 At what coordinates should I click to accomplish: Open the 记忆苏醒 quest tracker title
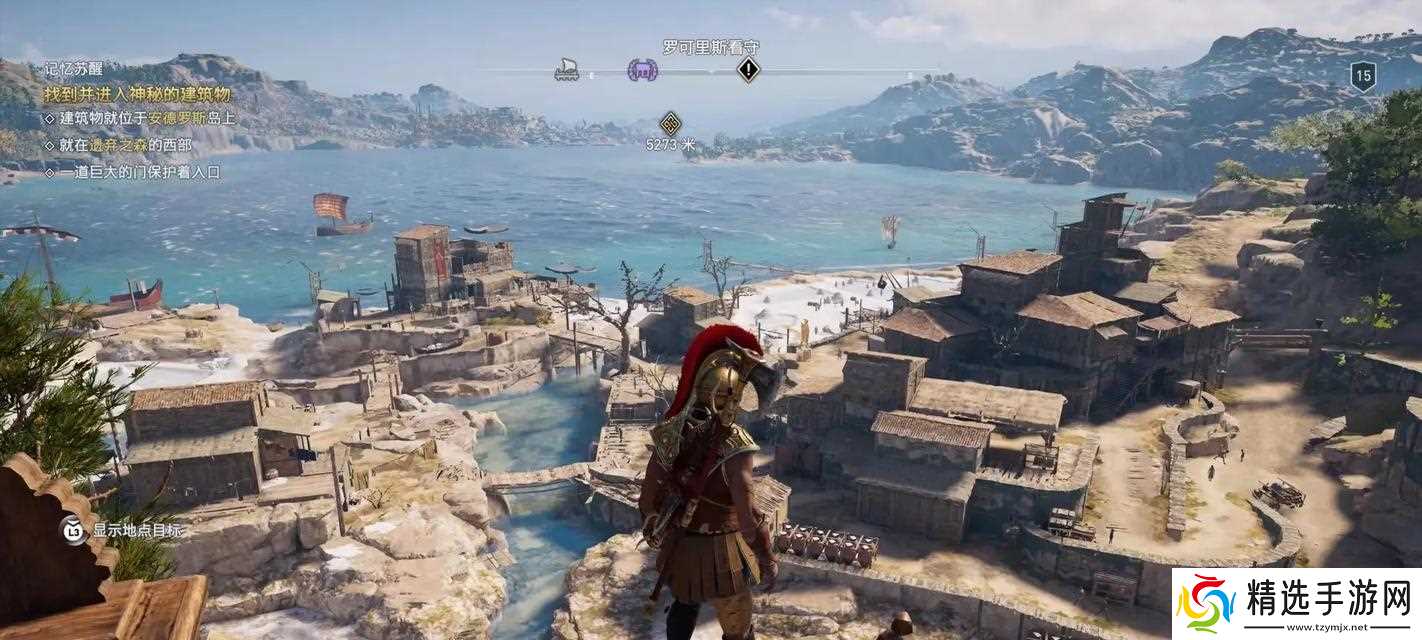(x=73, y=69)
